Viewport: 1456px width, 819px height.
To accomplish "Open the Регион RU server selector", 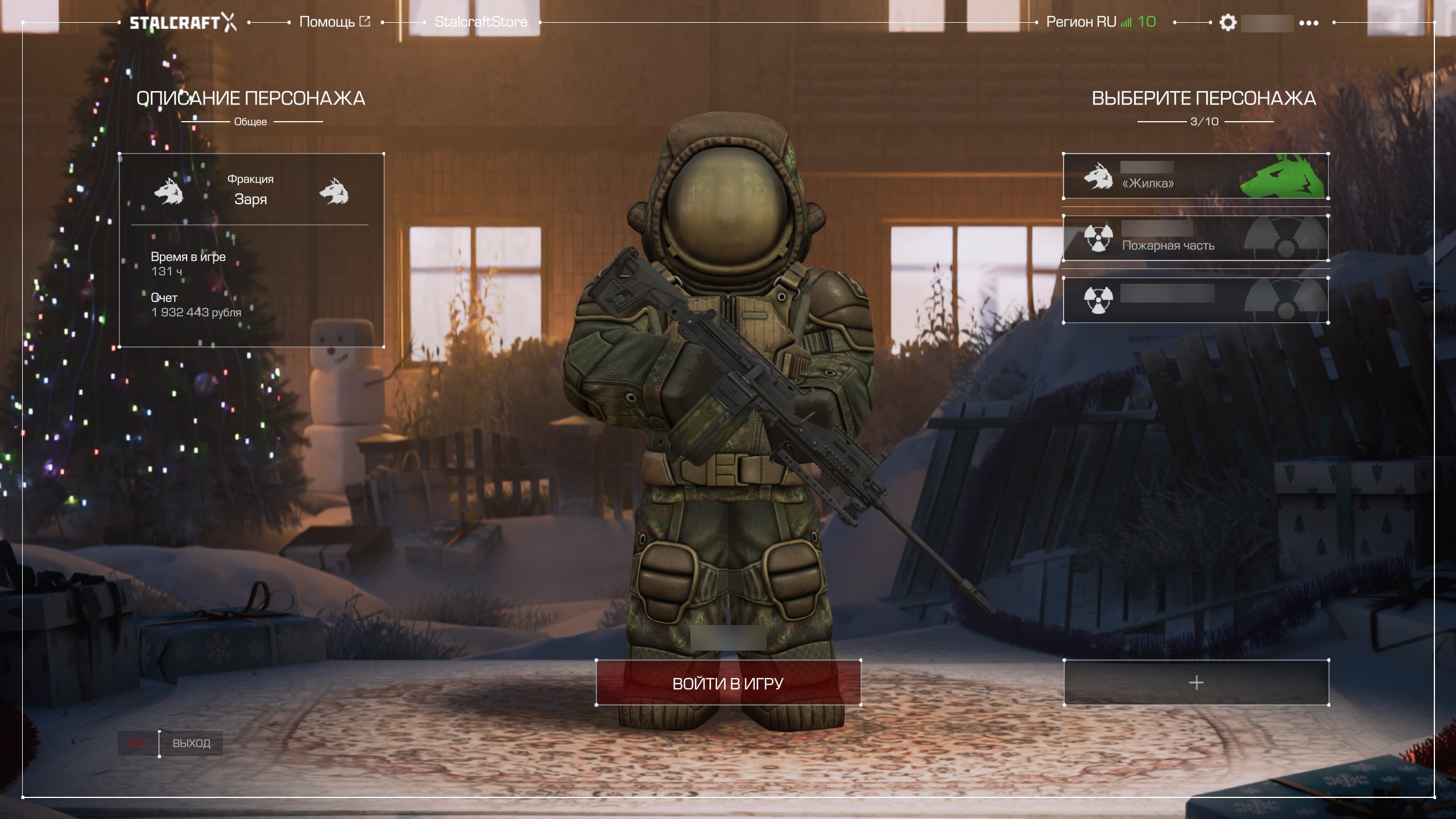I will pos(1101,22).
